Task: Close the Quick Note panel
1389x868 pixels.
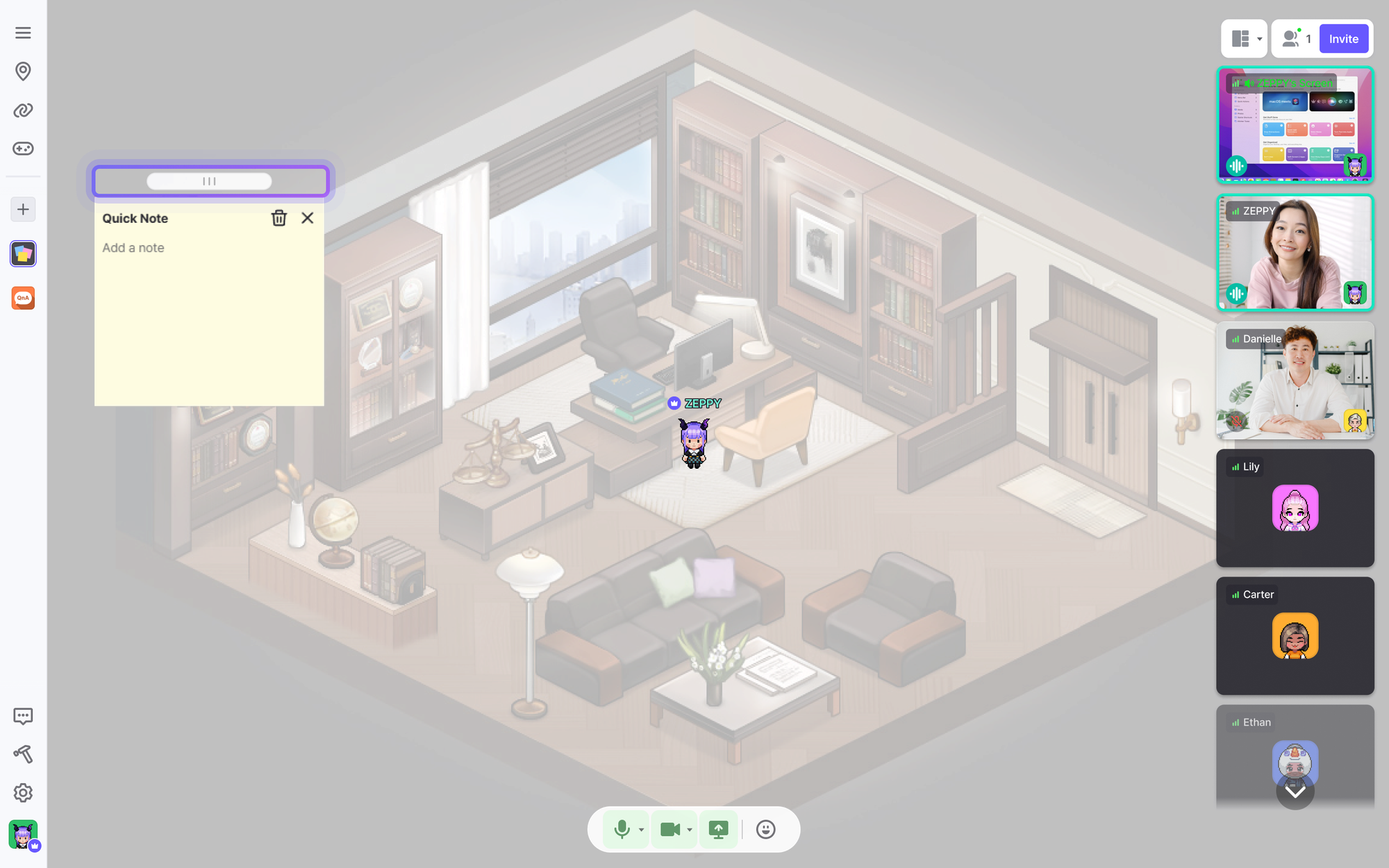Action: 308,218
